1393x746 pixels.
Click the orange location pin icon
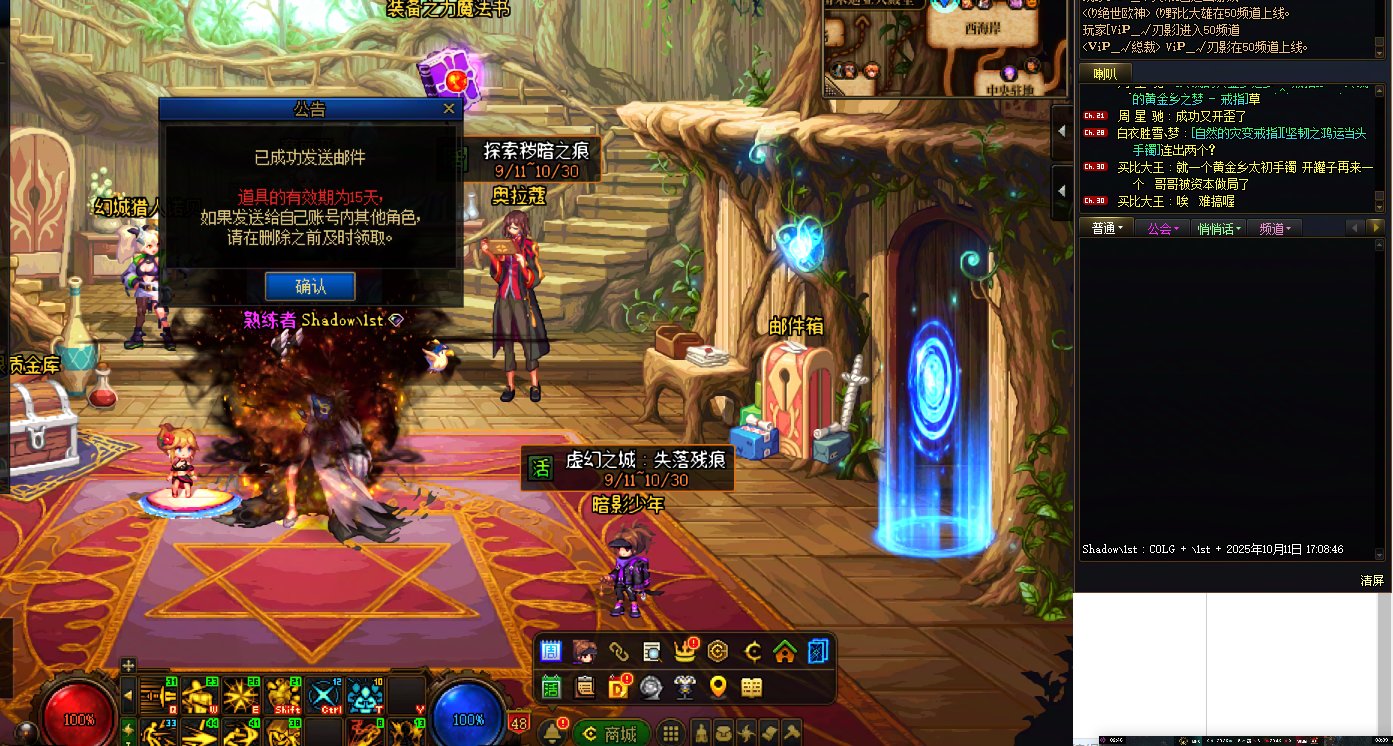click(717, 687)
